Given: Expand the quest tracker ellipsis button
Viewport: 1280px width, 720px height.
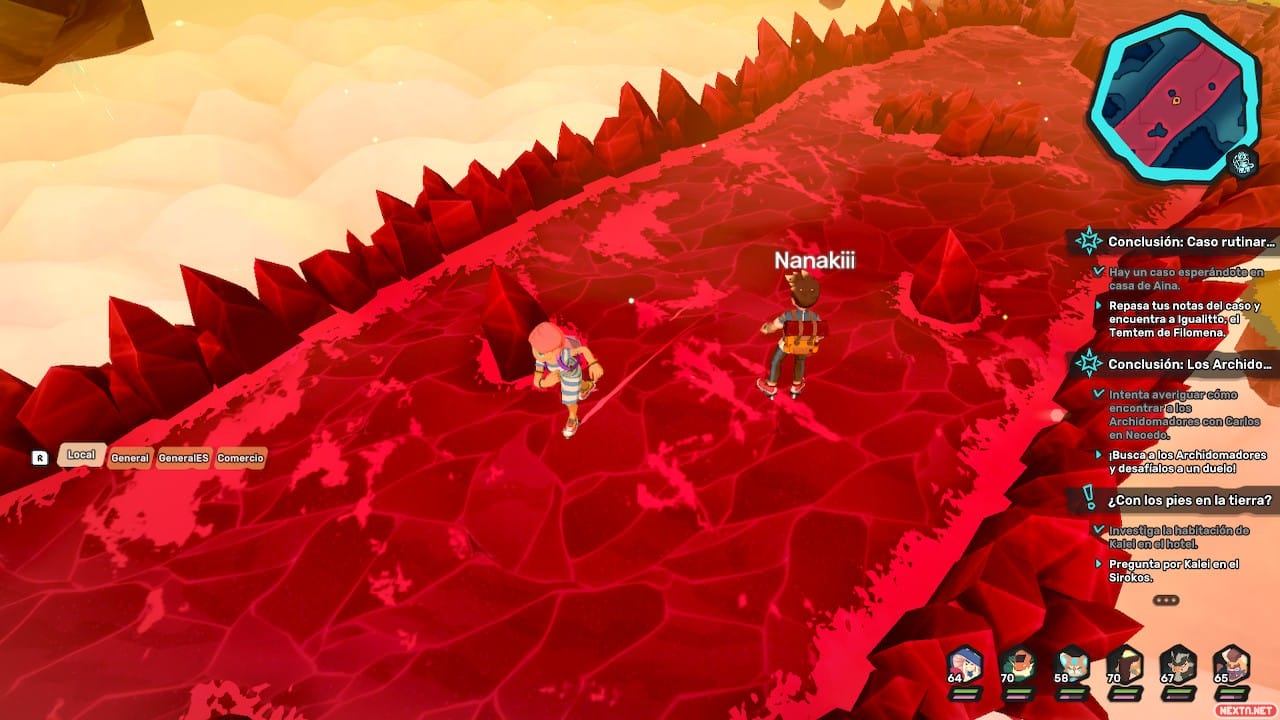Looking at the screenshot, I should point(1166,600).
